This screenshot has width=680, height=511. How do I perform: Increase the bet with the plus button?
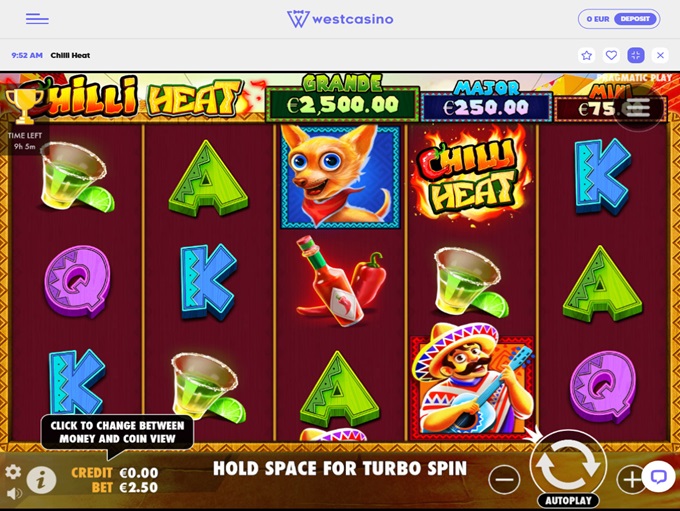[x=630, y=480]
